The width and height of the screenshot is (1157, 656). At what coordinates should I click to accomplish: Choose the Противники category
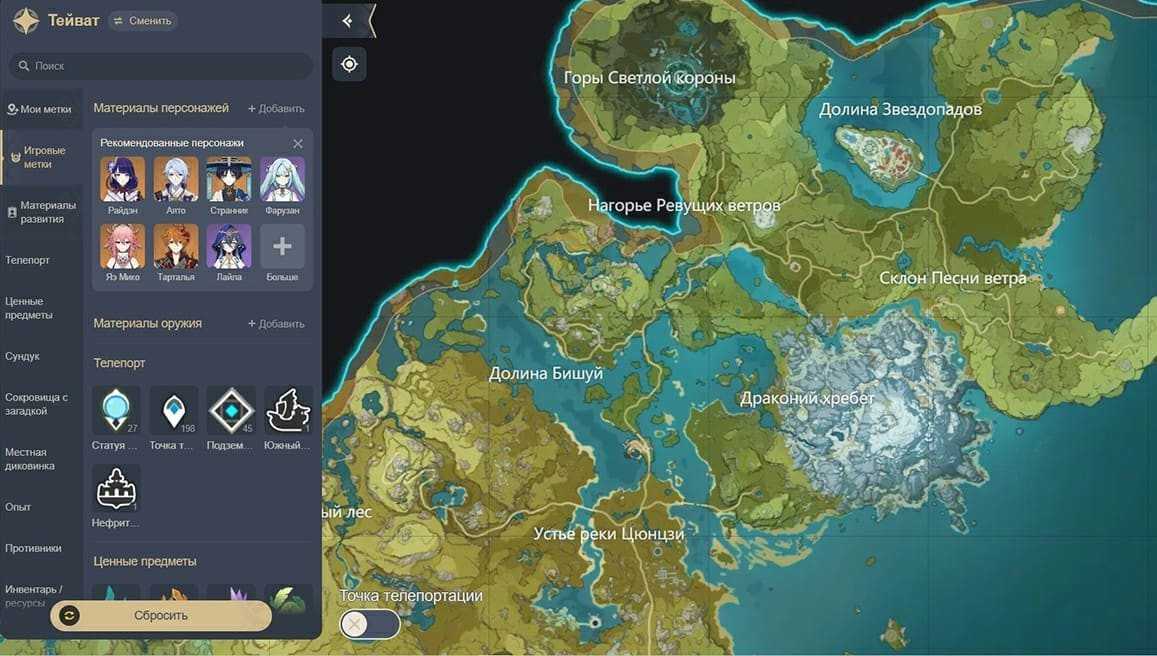point(33,548)
